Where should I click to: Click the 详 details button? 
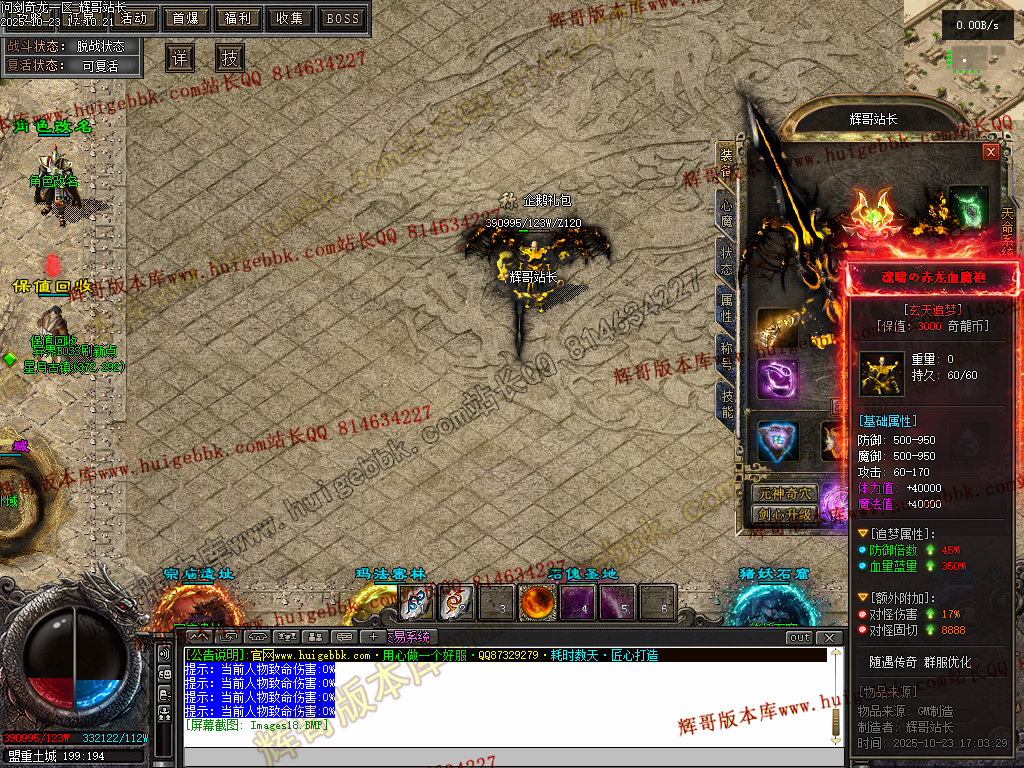pos(179,57)
